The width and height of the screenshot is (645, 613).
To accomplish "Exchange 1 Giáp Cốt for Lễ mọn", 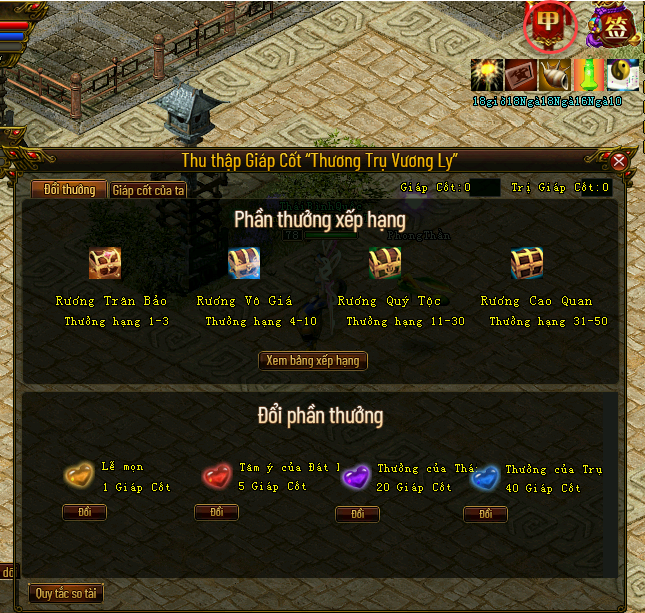I will [84, 512].
